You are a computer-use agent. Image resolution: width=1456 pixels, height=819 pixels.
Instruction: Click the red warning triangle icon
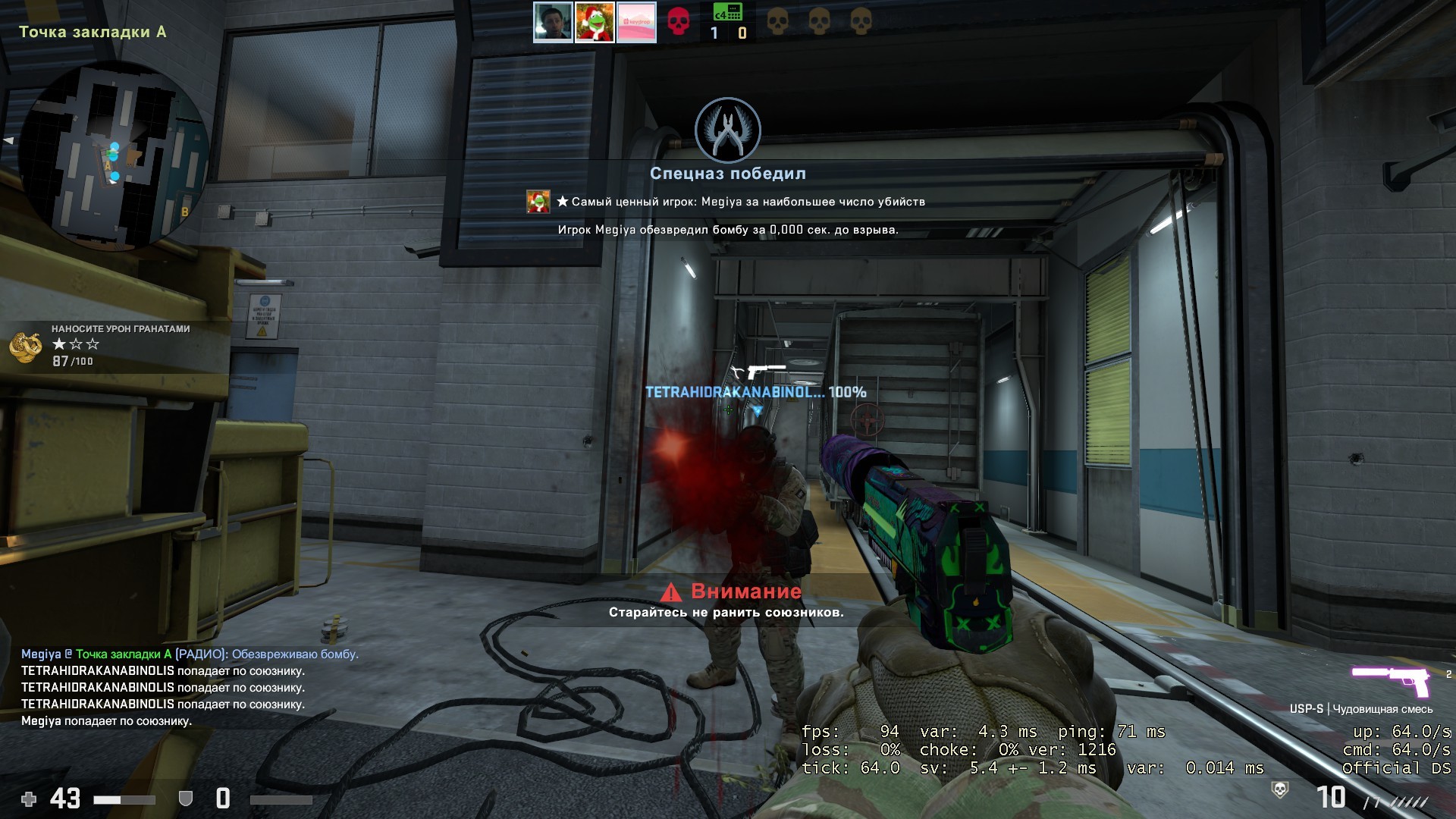(671, 592)
